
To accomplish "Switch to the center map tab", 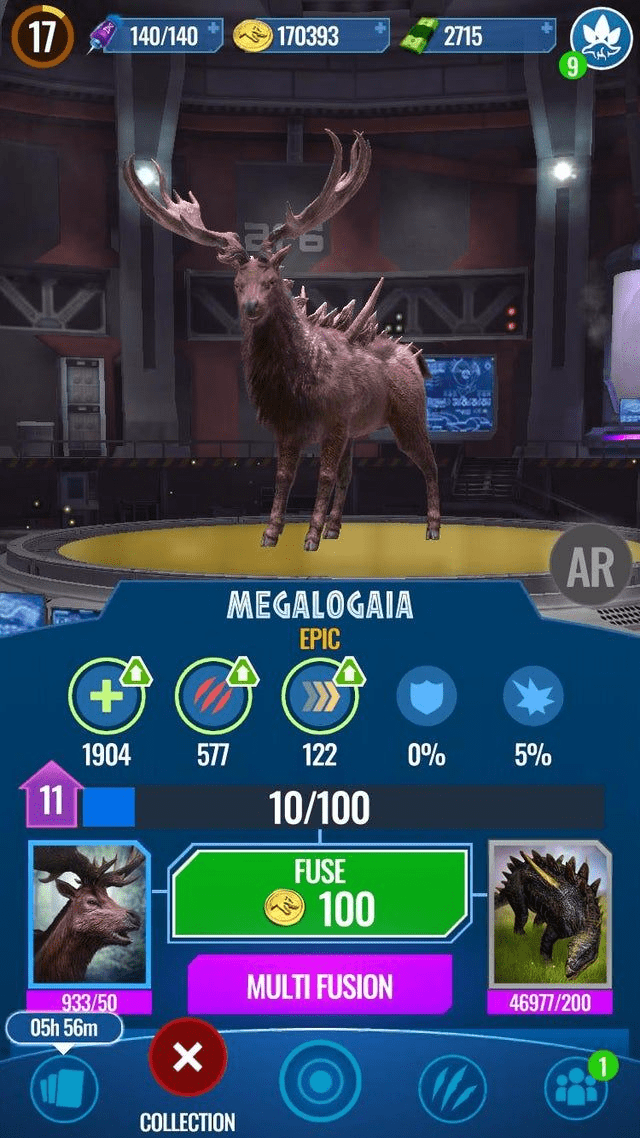I will [x=320, y=1086].
